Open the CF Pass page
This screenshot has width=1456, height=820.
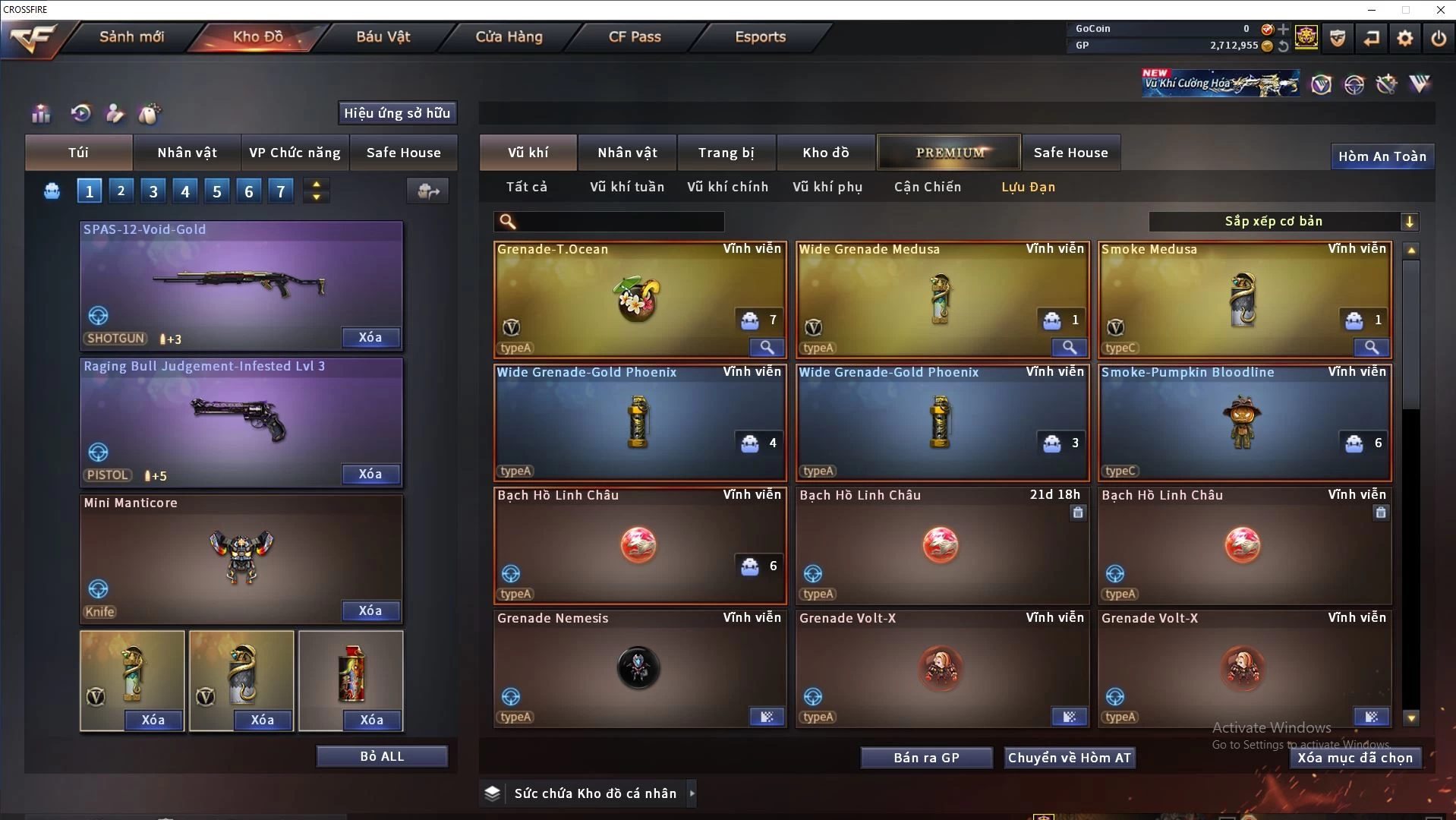tap(635, 36)
